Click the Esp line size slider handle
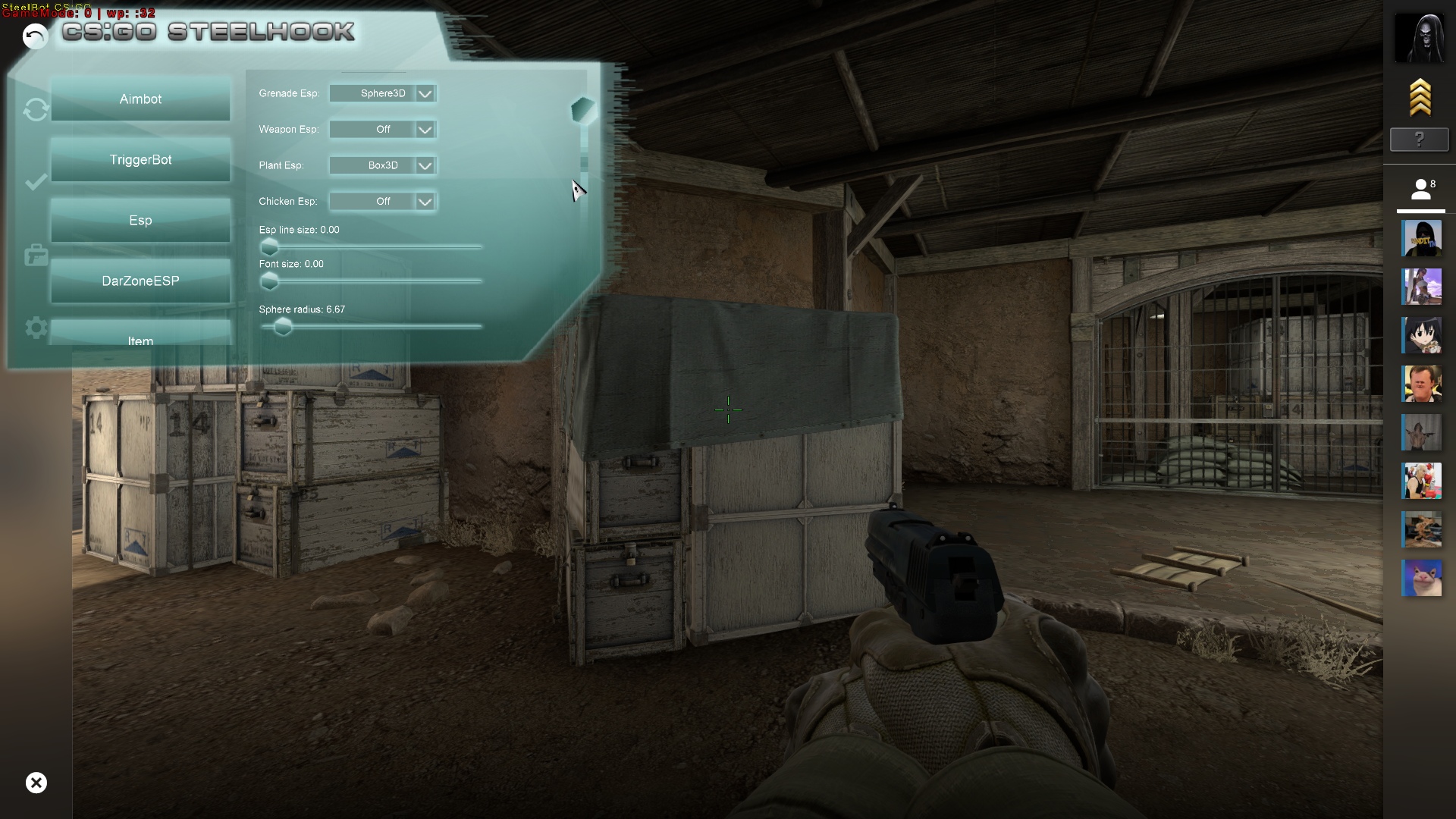Image resolution: width=1456 pixels, height=819 pixels. pos(269,247)
